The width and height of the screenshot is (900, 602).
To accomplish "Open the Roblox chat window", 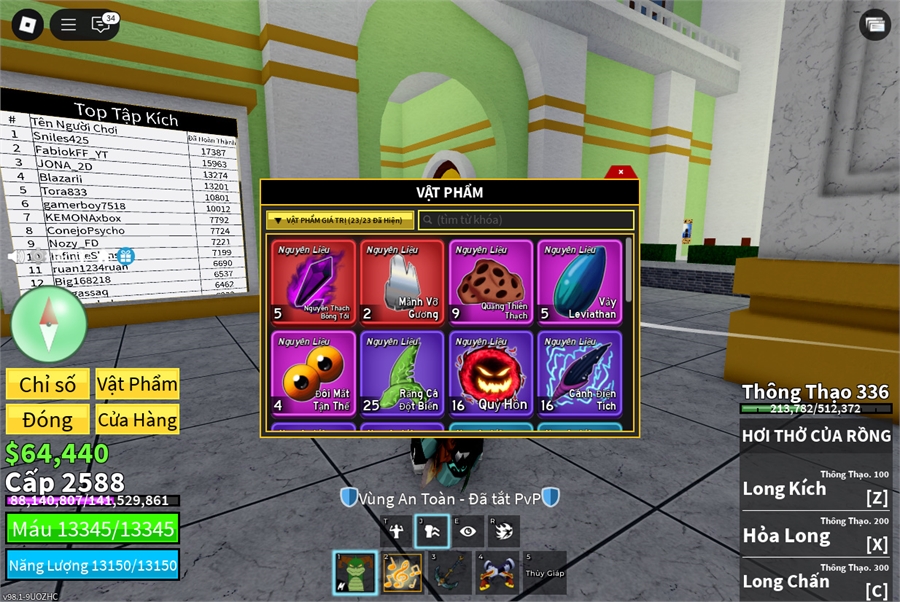I will 101,25.
